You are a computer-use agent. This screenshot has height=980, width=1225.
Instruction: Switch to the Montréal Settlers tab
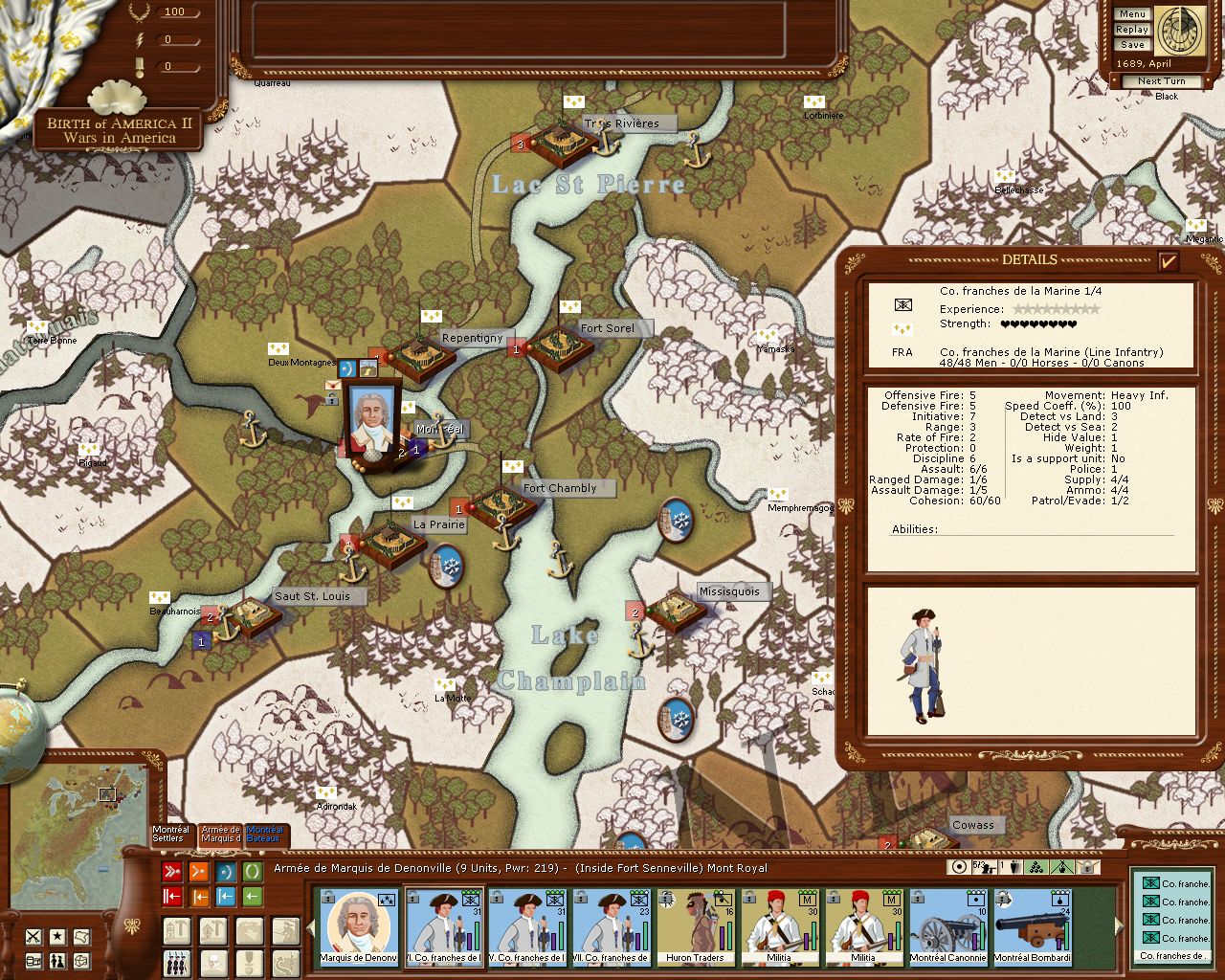[x=171, y=835]
